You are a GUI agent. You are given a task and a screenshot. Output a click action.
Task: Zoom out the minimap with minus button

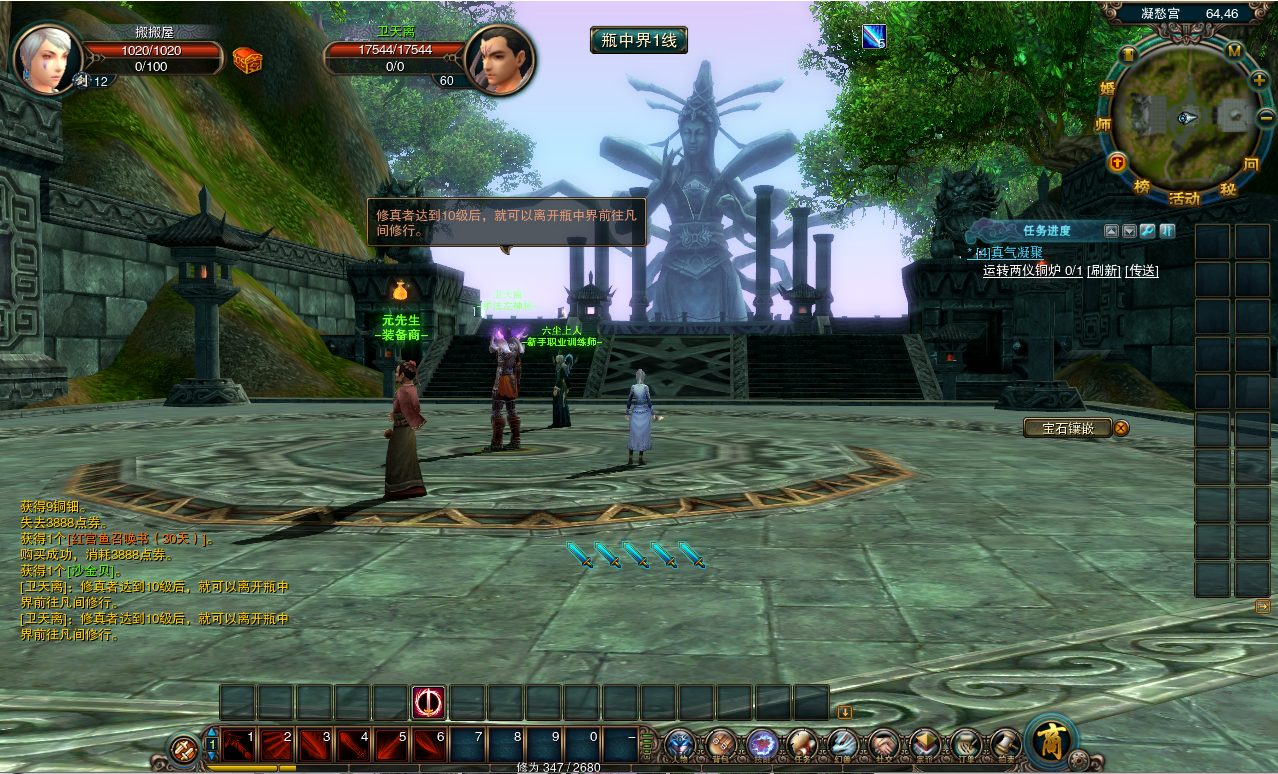tap(1265, 118)
